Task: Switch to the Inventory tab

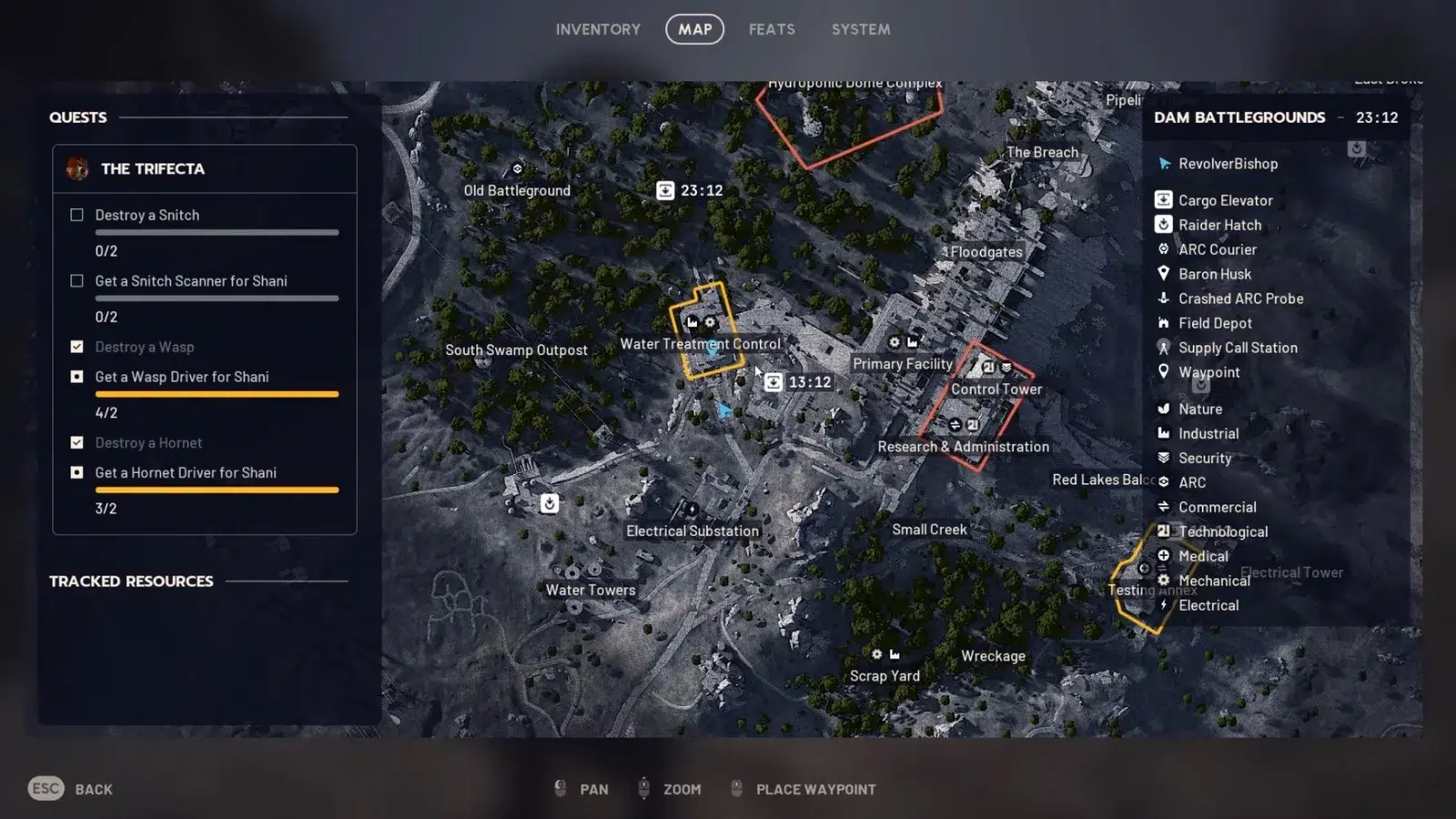Action: click(x=598, y=28)
